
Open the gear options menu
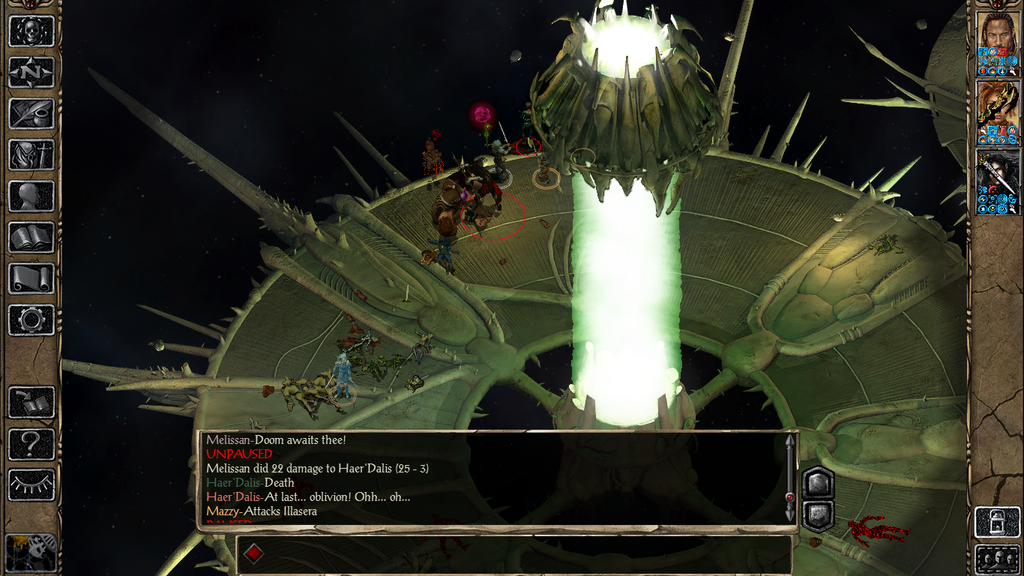[31, 320]
